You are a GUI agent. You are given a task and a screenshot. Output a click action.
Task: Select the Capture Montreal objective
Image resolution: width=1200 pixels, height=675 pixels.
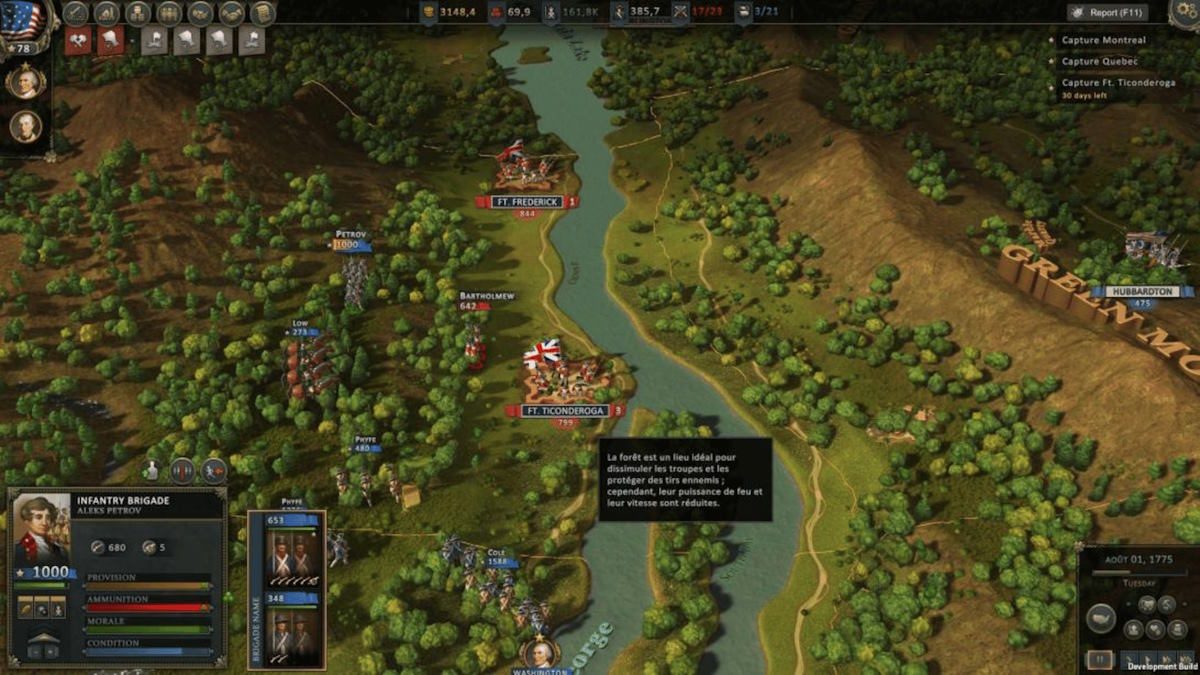(x=1103, y=41)
